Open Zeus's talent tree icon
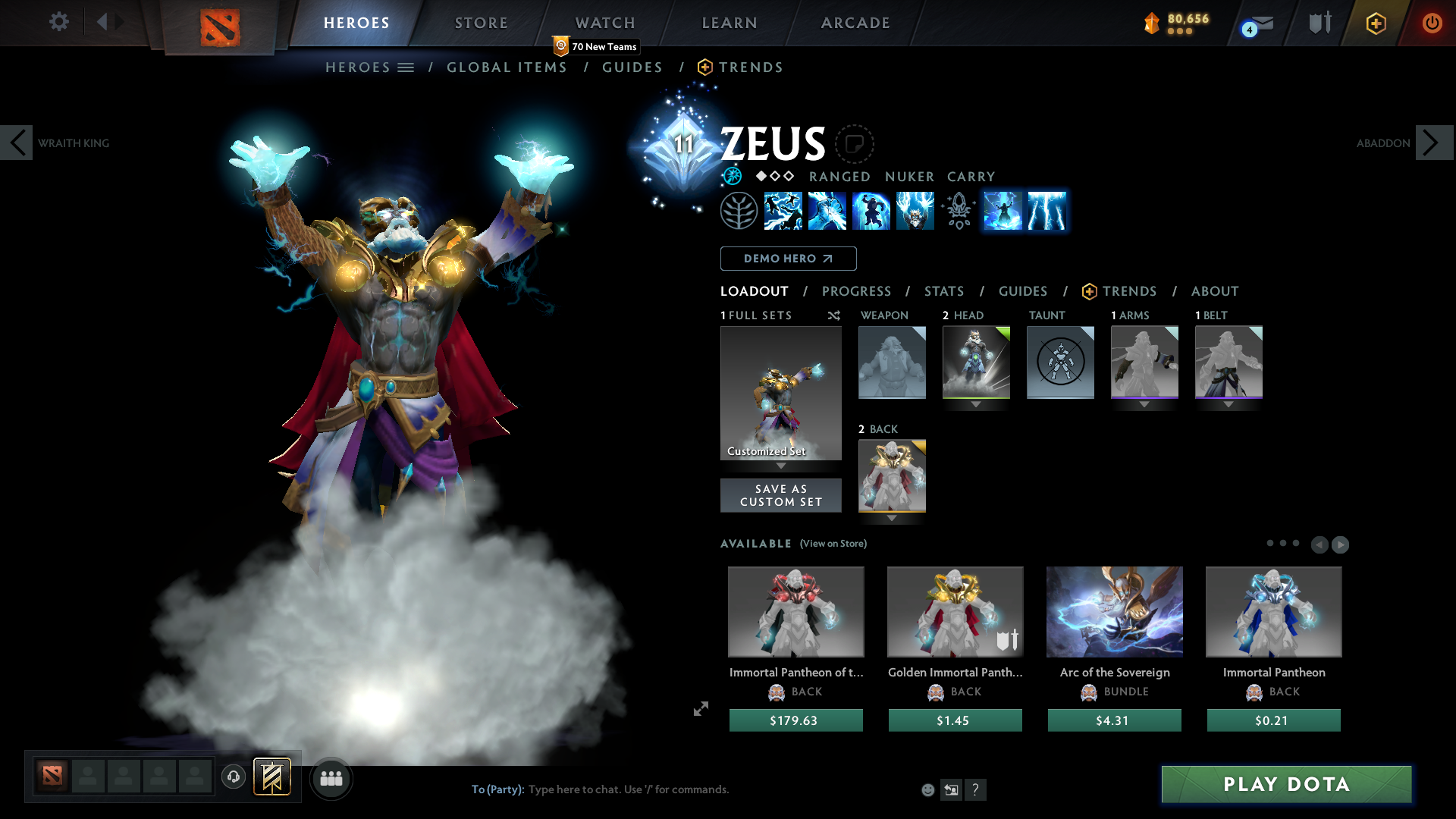Screen dimensions: 1456x819 click(739, 211)
